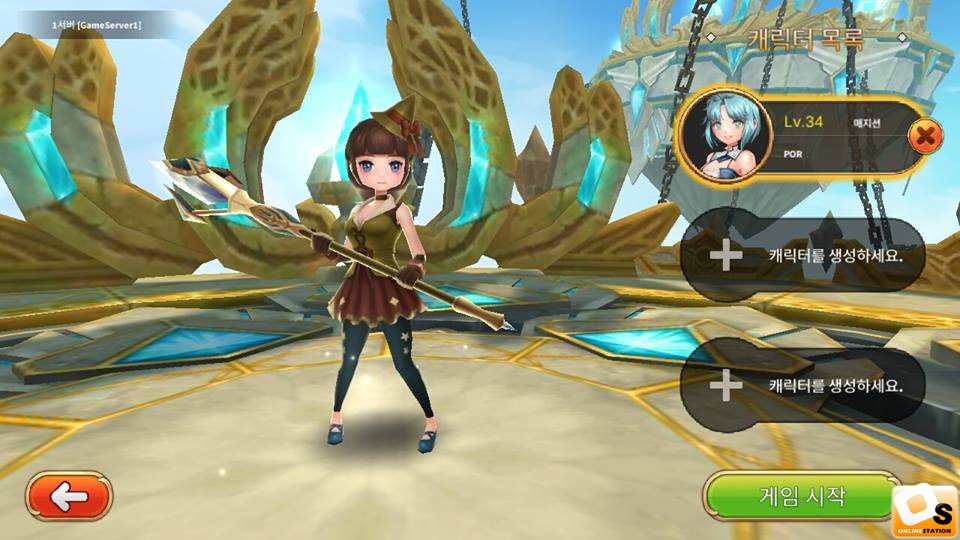This screenshot has height=540, width=960.
Task: Delete the POR character with the X button
Action: point(926,135)
